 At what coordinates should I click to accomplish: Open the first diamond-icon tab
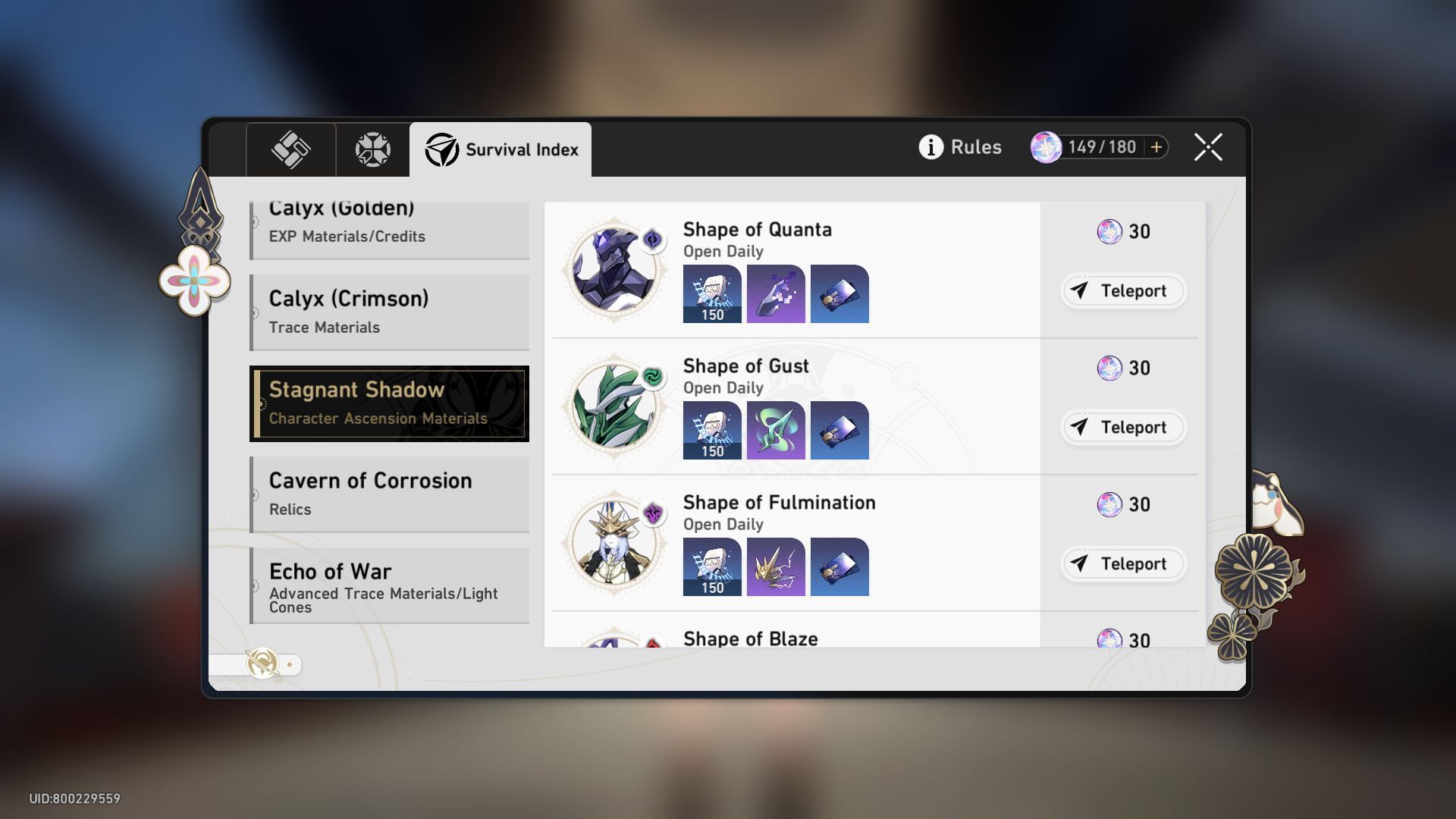[290, 149]
